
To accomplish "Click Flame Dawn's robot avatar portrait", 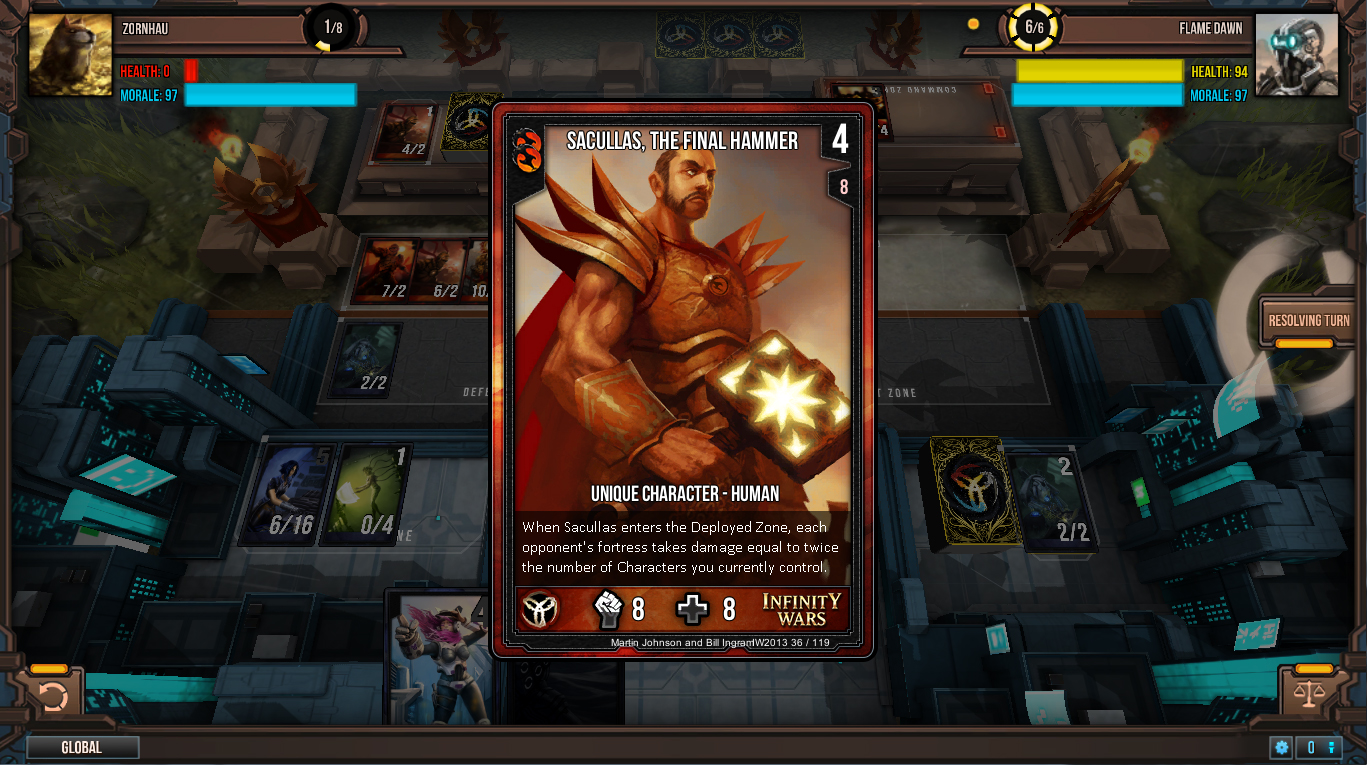I will point(1297,55).
